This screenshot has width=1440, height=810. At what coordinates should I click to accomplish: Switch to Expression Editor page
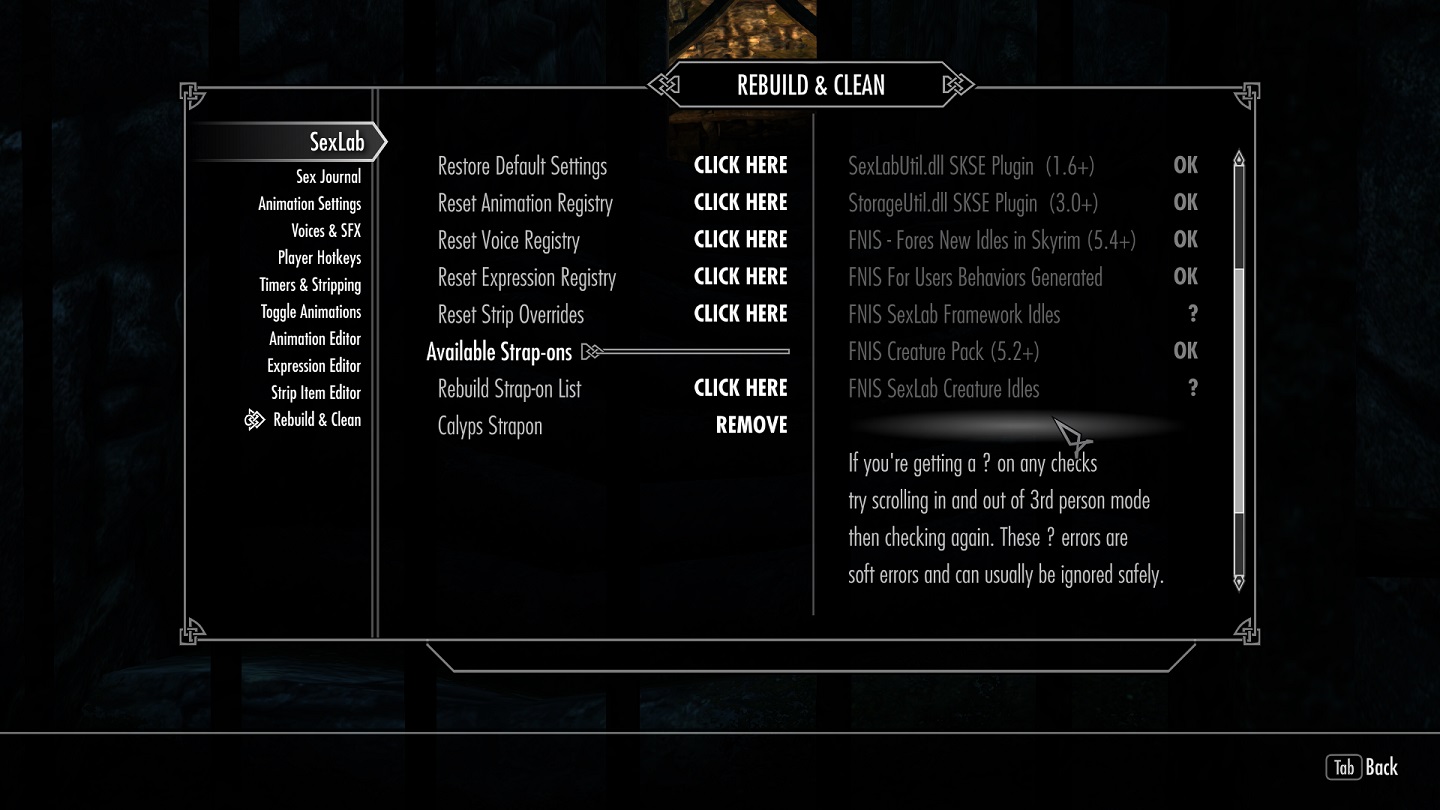point(314,366)
